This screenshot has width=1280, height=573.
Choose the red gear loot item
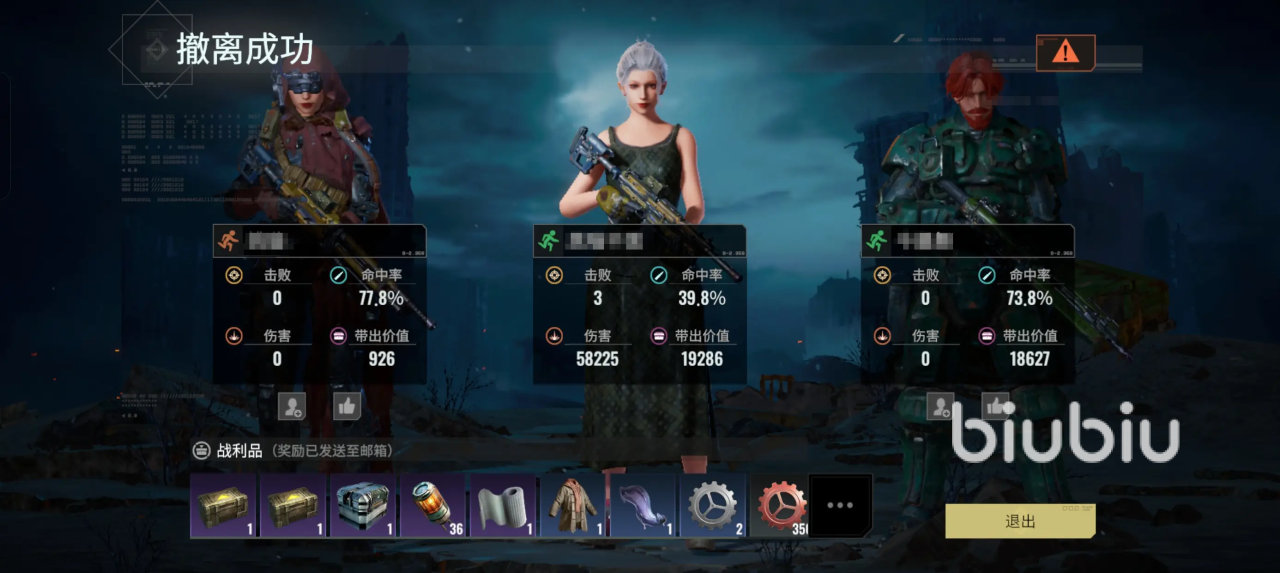click(780, 506)
